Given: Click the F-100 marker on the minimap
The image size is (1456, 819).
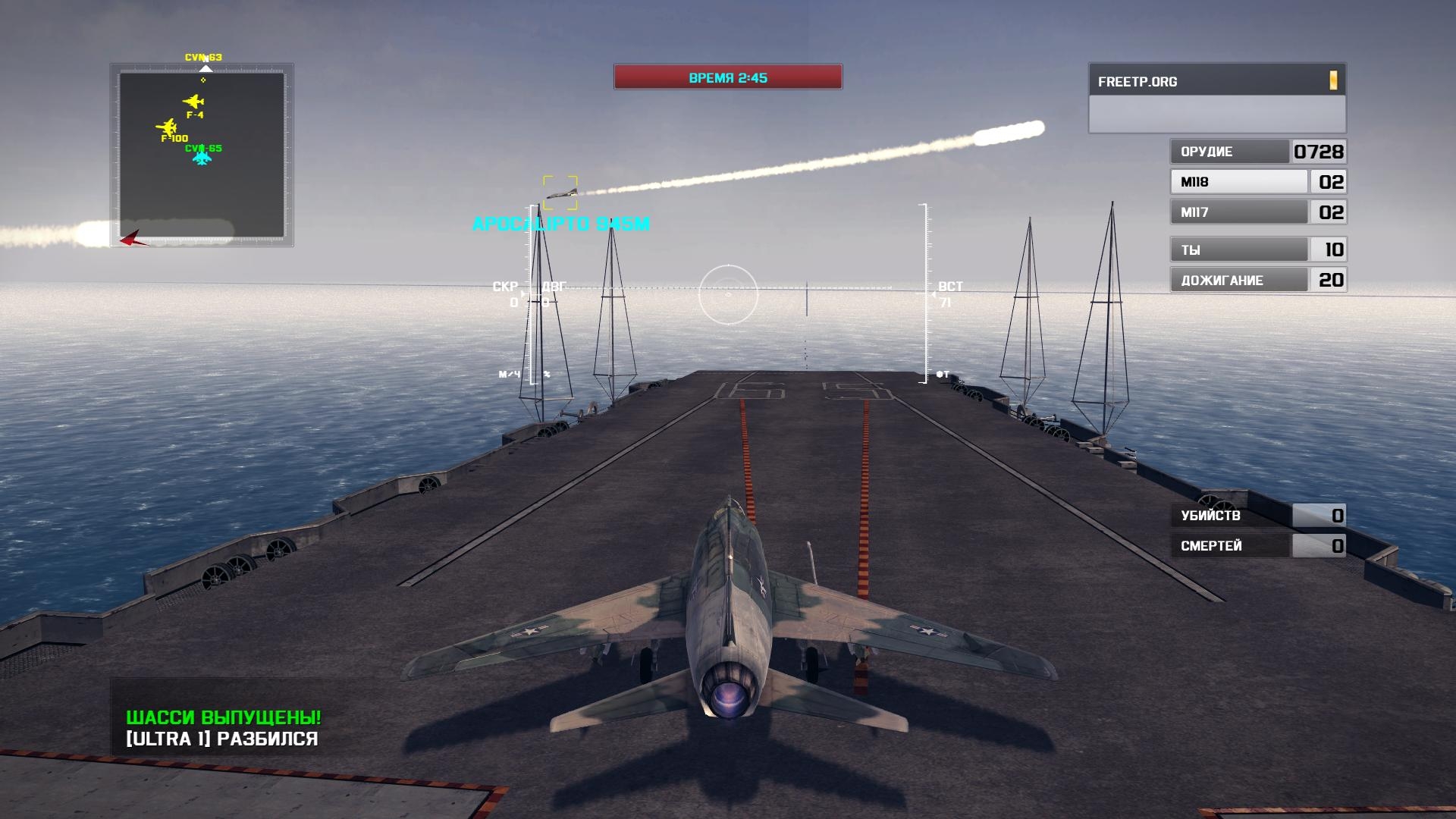Looking at the screenshot, I should coord(166,127).
